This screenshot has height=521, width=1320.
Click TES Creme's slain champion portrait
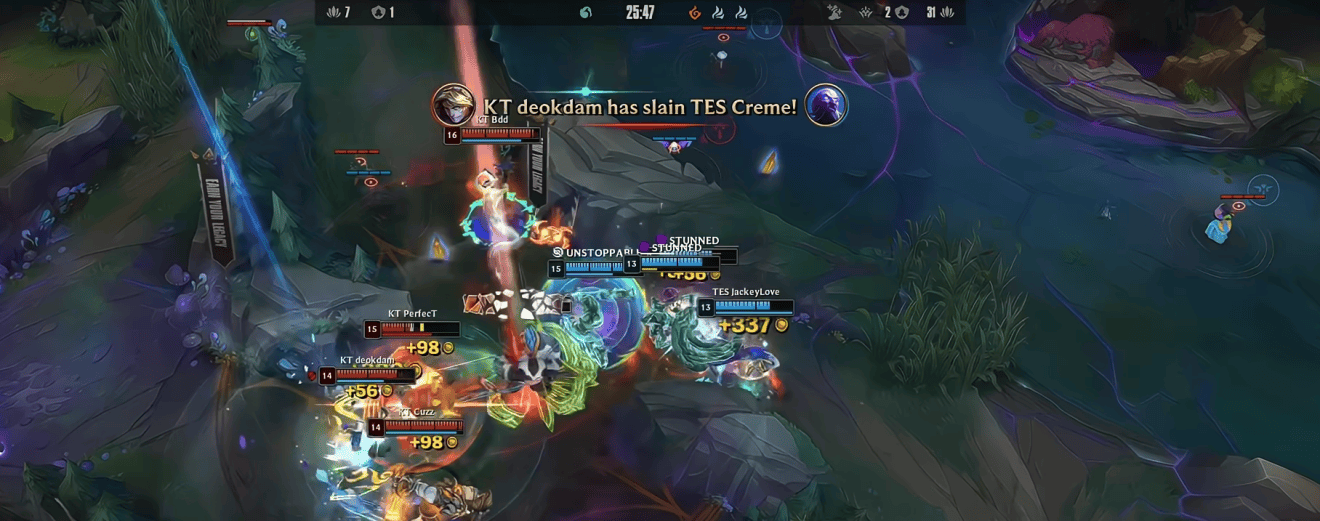coord(826,105)
